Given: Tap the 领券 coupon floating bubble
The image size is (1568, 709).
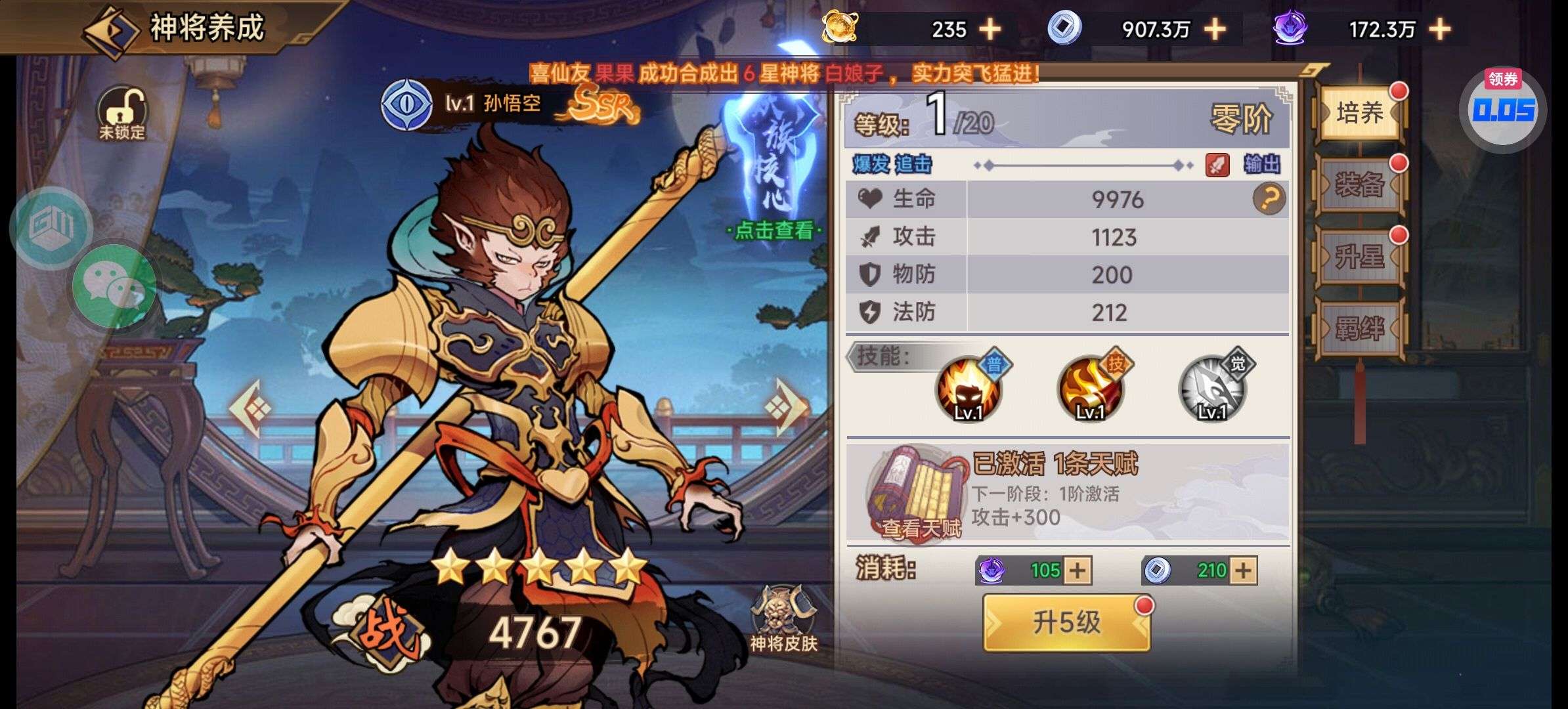Looking at the screenshot, I should [1503, 110].
